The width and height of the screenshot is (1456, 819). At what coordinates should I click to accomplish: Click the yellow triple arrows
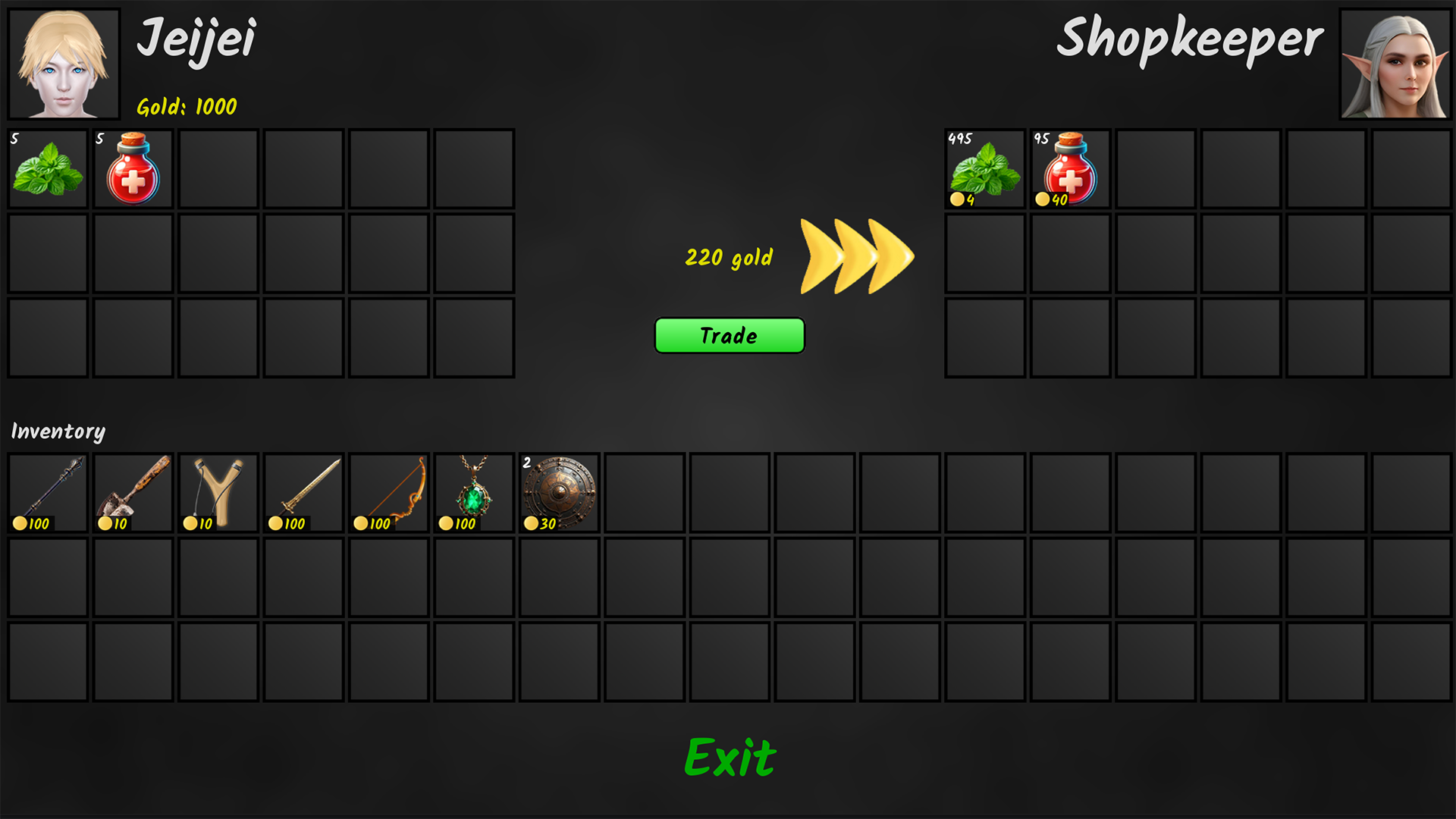(857, 254)
